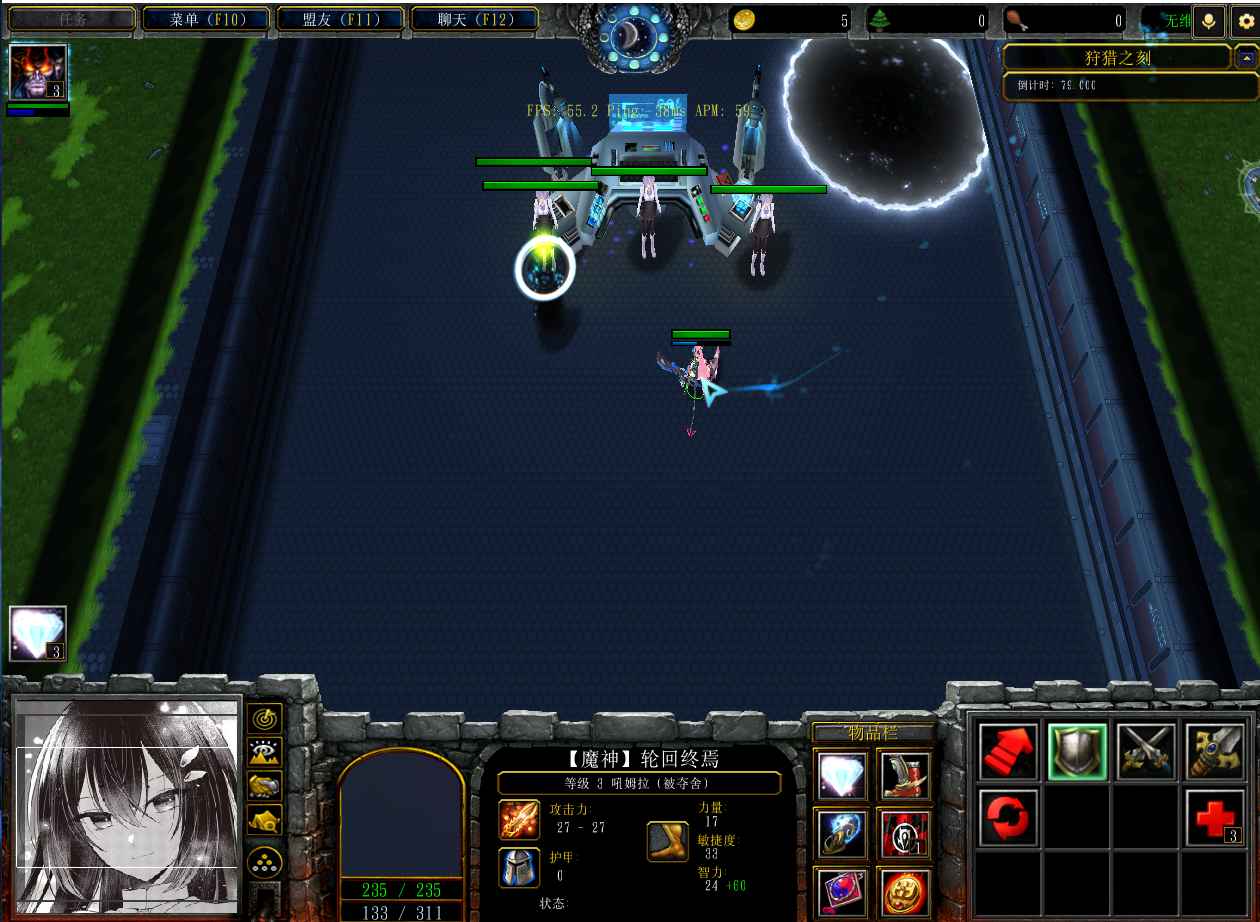
Task: Click the gear settings button
Action: [1245, 21]
